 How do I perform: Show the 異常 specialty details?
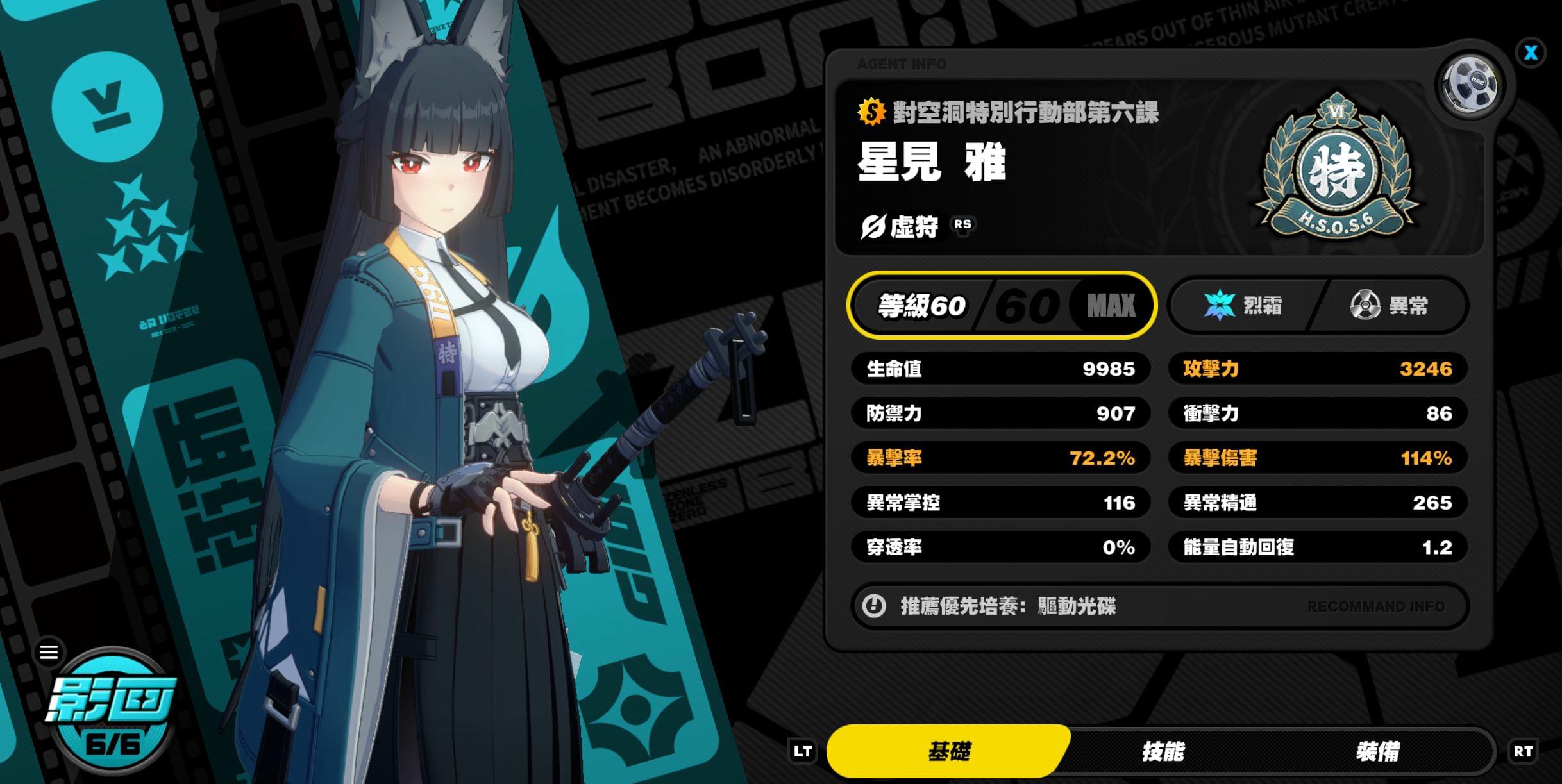[x=1390, y=305]
